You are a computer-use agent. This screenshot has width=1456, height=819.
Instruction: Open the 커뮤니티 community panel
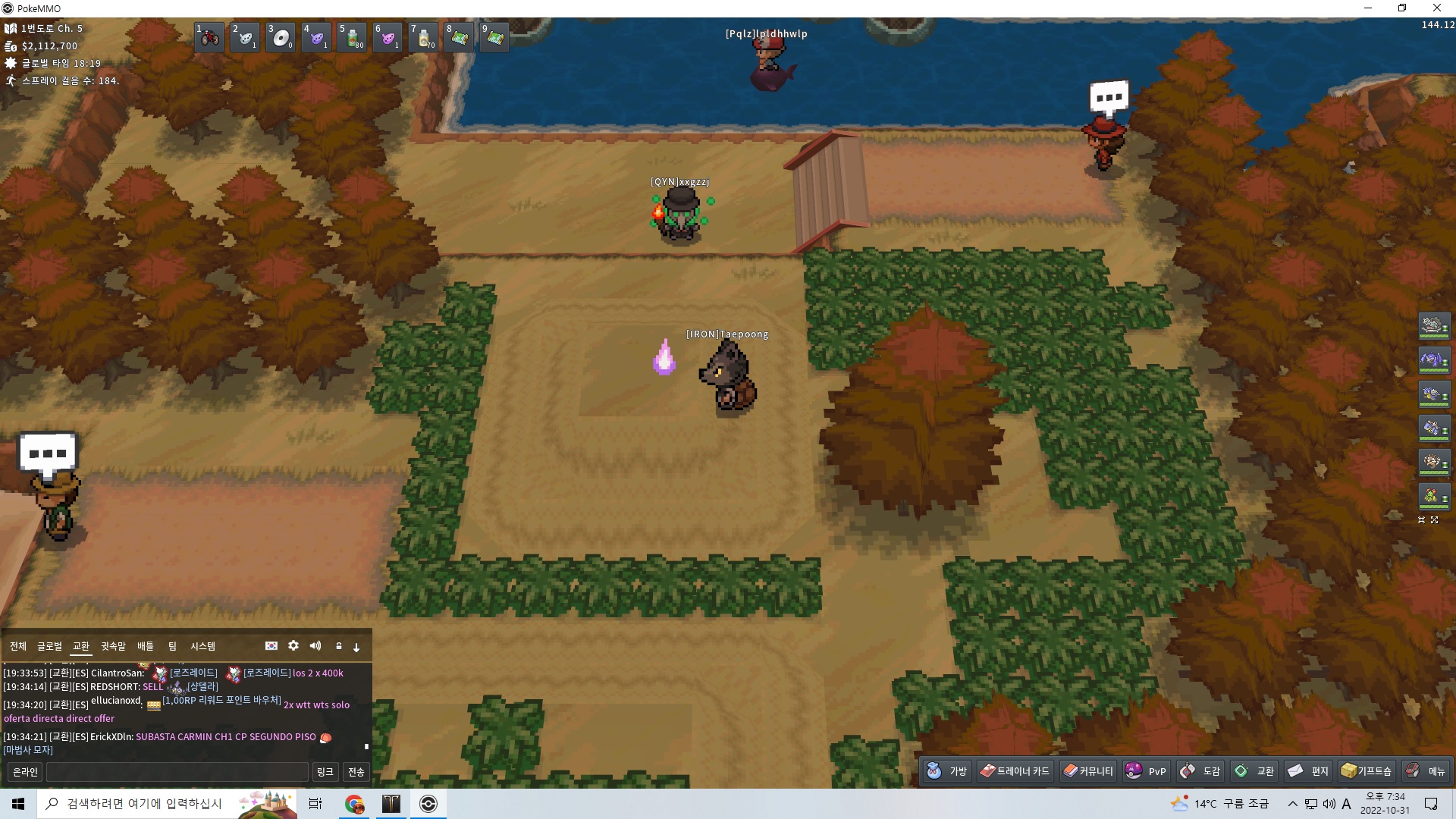[x=1088, y=771]
